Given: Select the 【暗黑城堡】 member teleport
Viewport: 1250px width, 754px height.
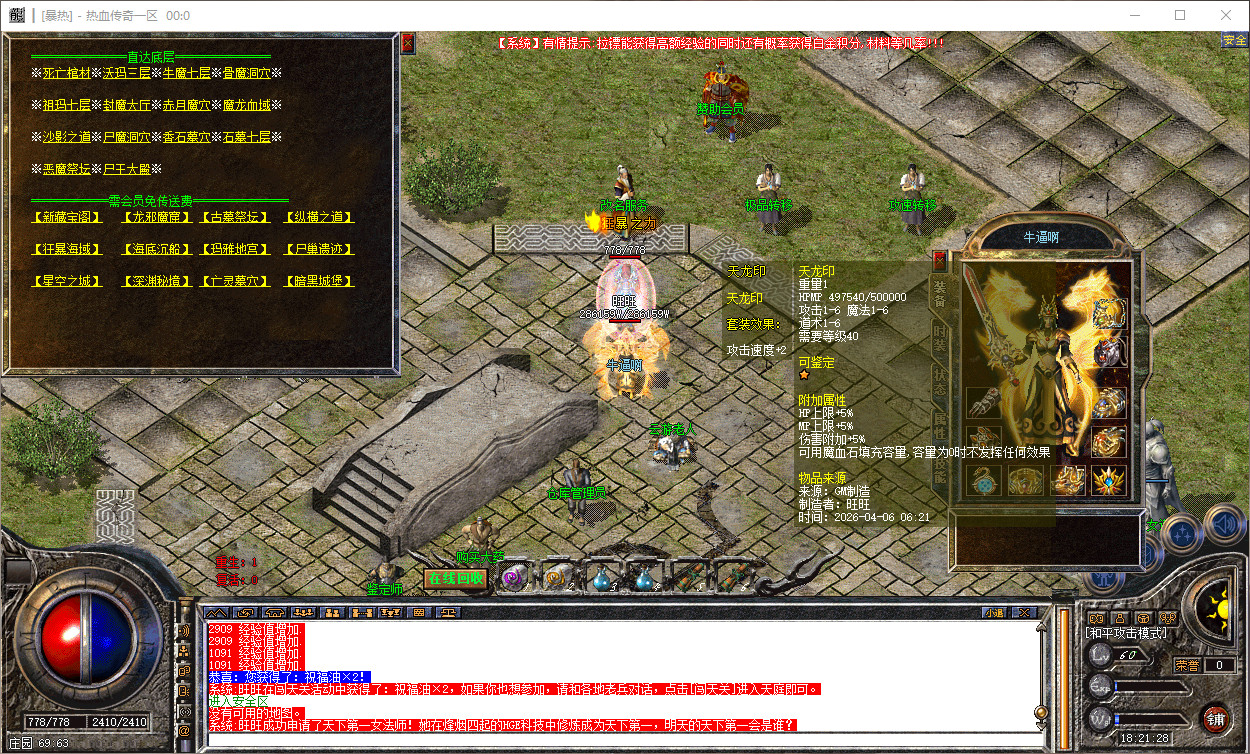Looking at the screenshot, I should pyautogui.click(x=319, y=281).
